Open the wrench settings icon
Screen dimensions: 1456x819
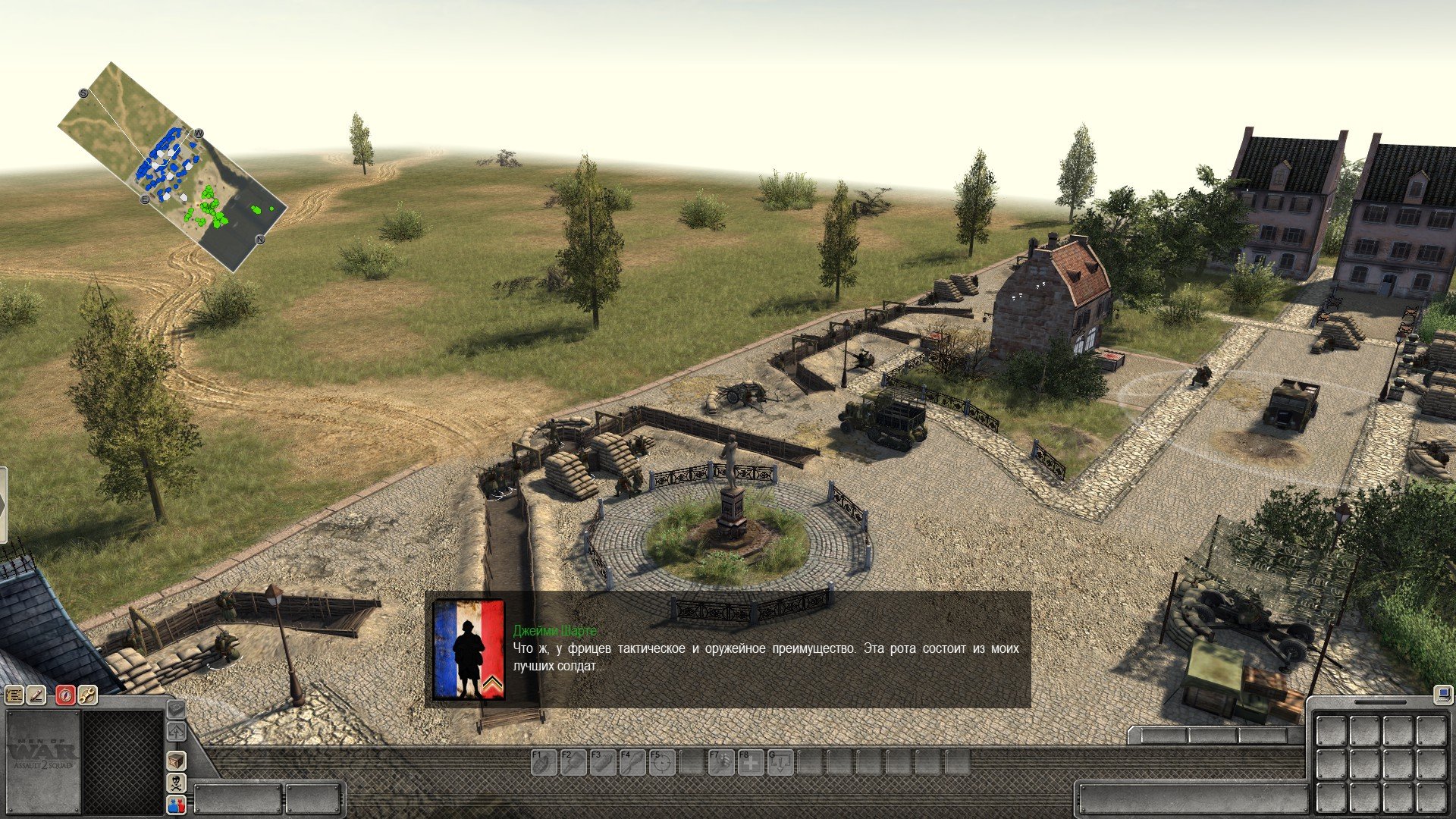pos(88,695)
